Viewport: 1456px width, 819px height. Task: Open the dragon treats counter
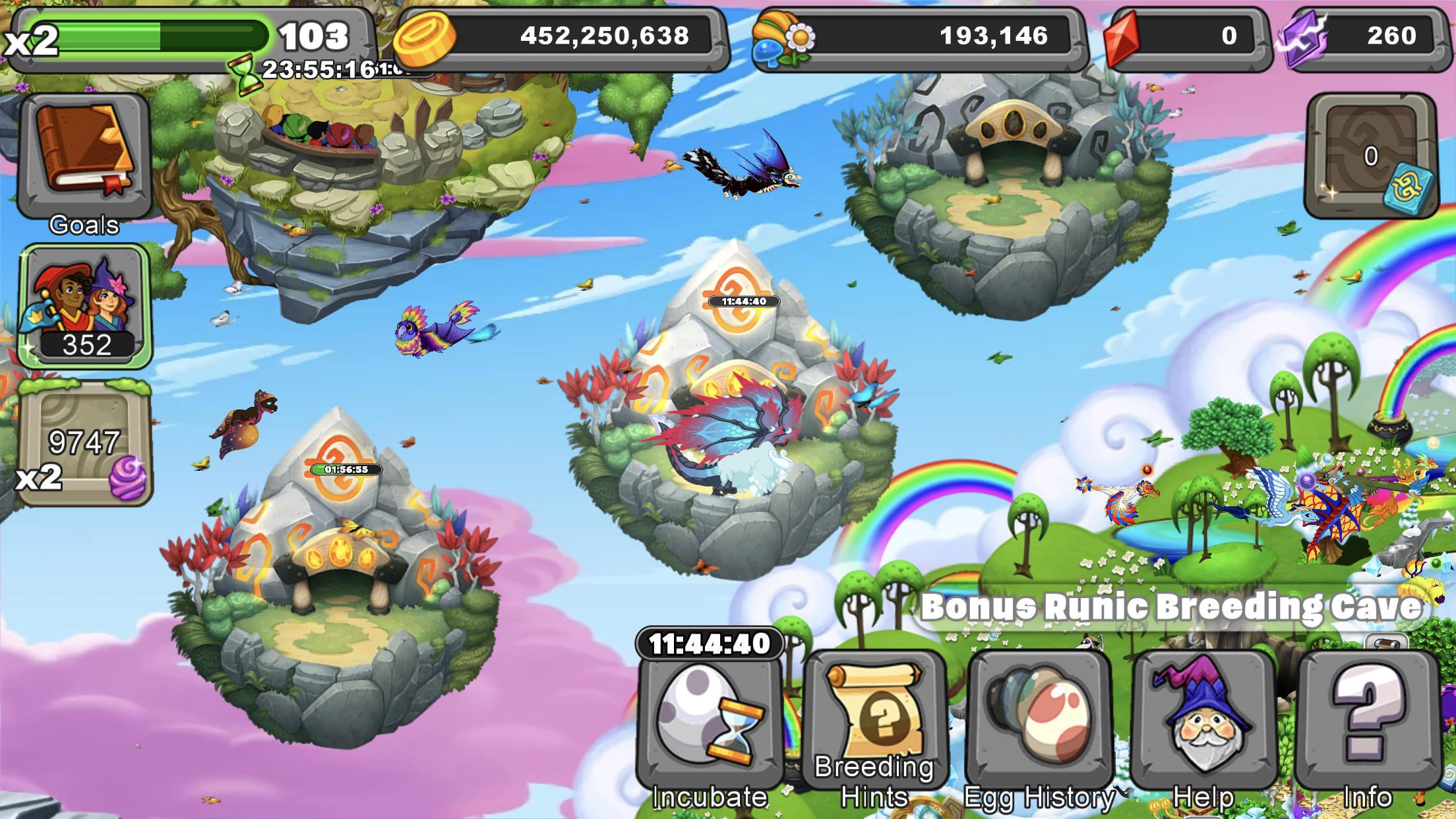coord(923,37)
